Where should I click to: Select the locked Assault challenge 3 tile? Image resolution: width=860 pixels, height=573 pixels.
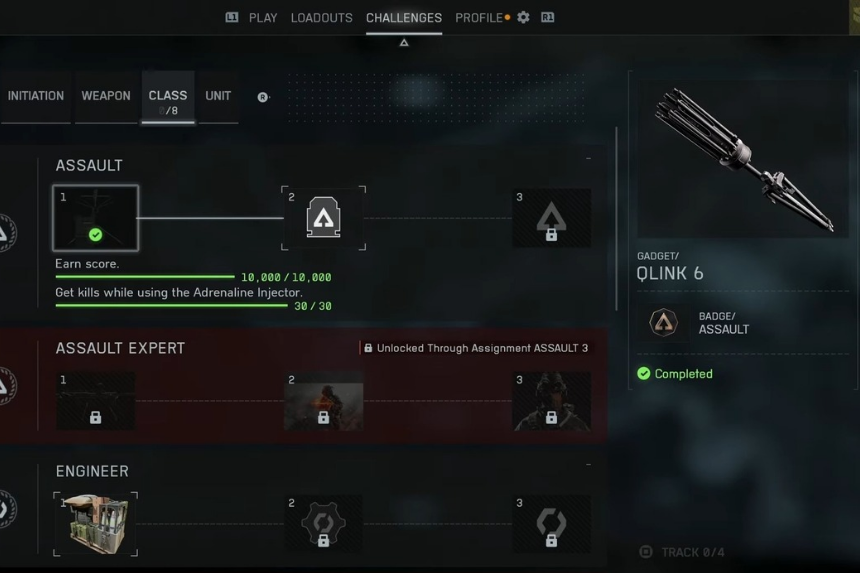coord(551,218)
